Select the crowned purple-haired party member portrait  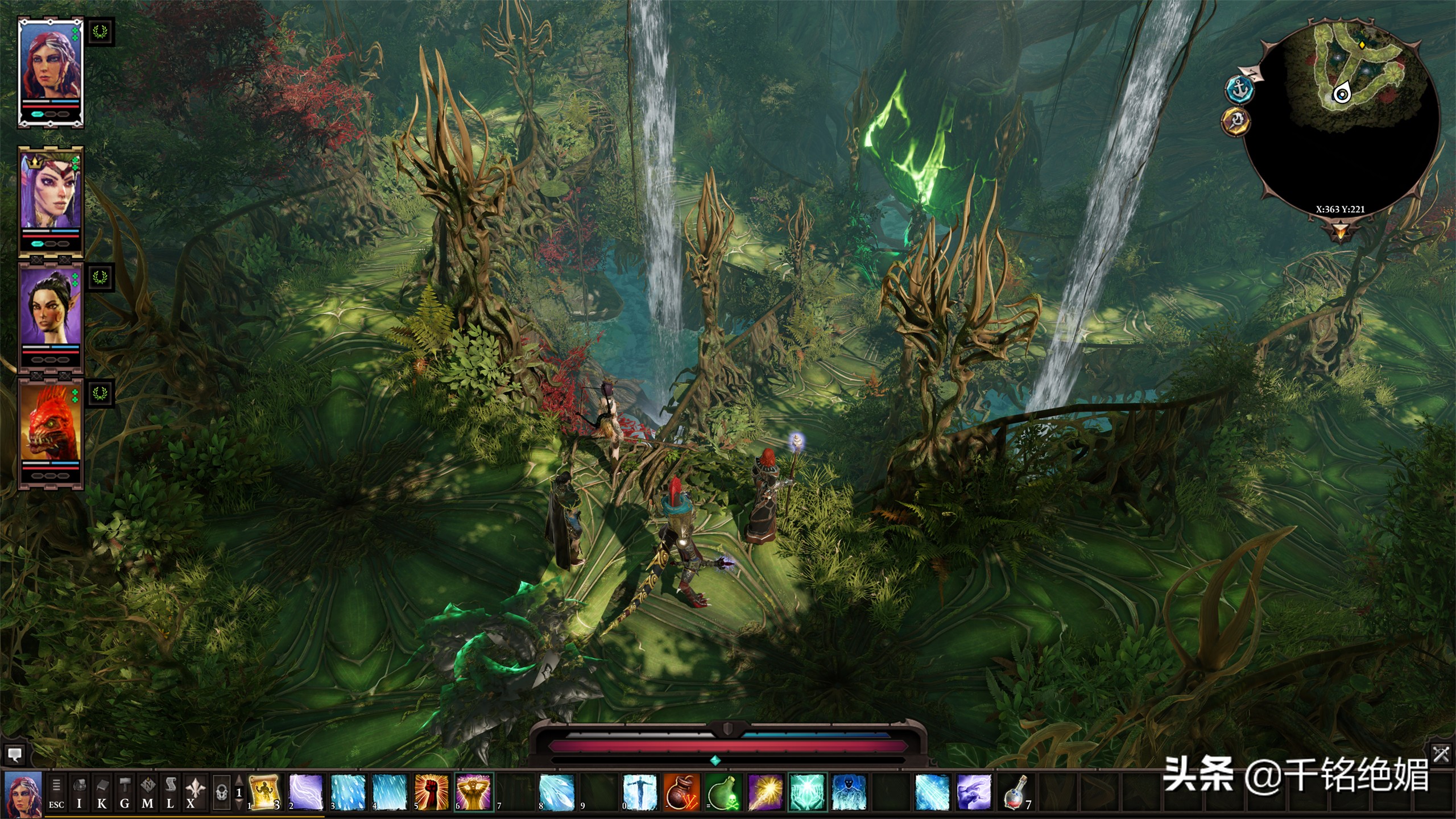(51, 193)
